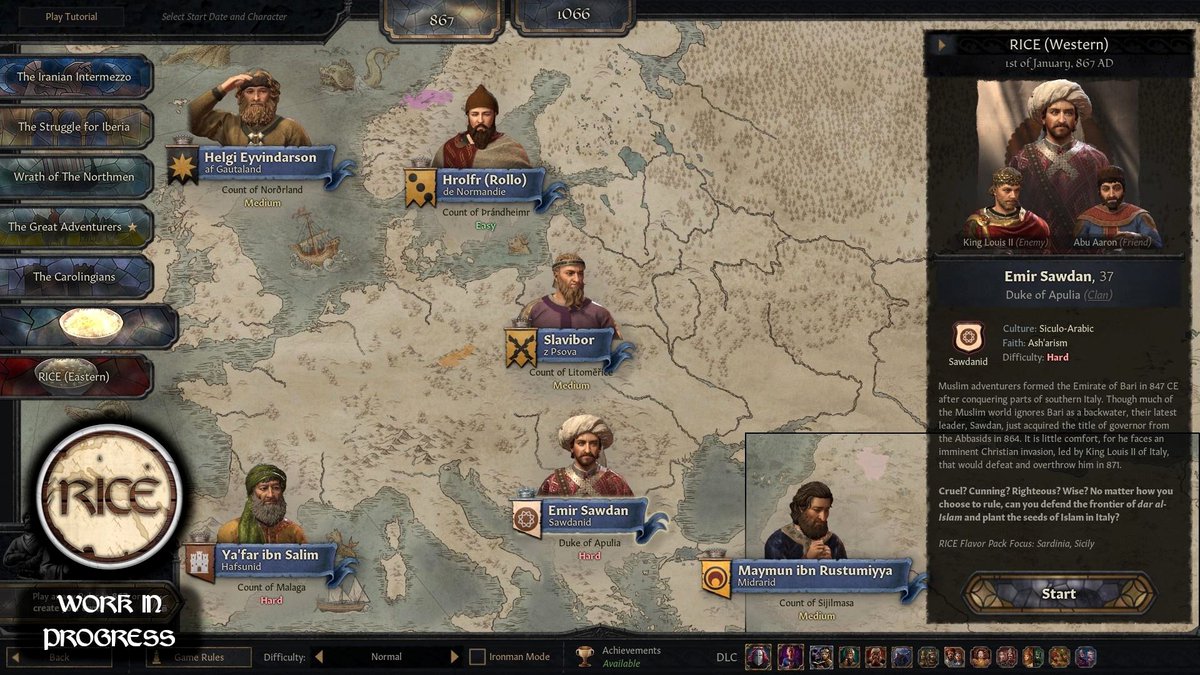Collapse the character details panel arrow
1200x675 pixels.
pyautogui.click(x=941, y=45)
